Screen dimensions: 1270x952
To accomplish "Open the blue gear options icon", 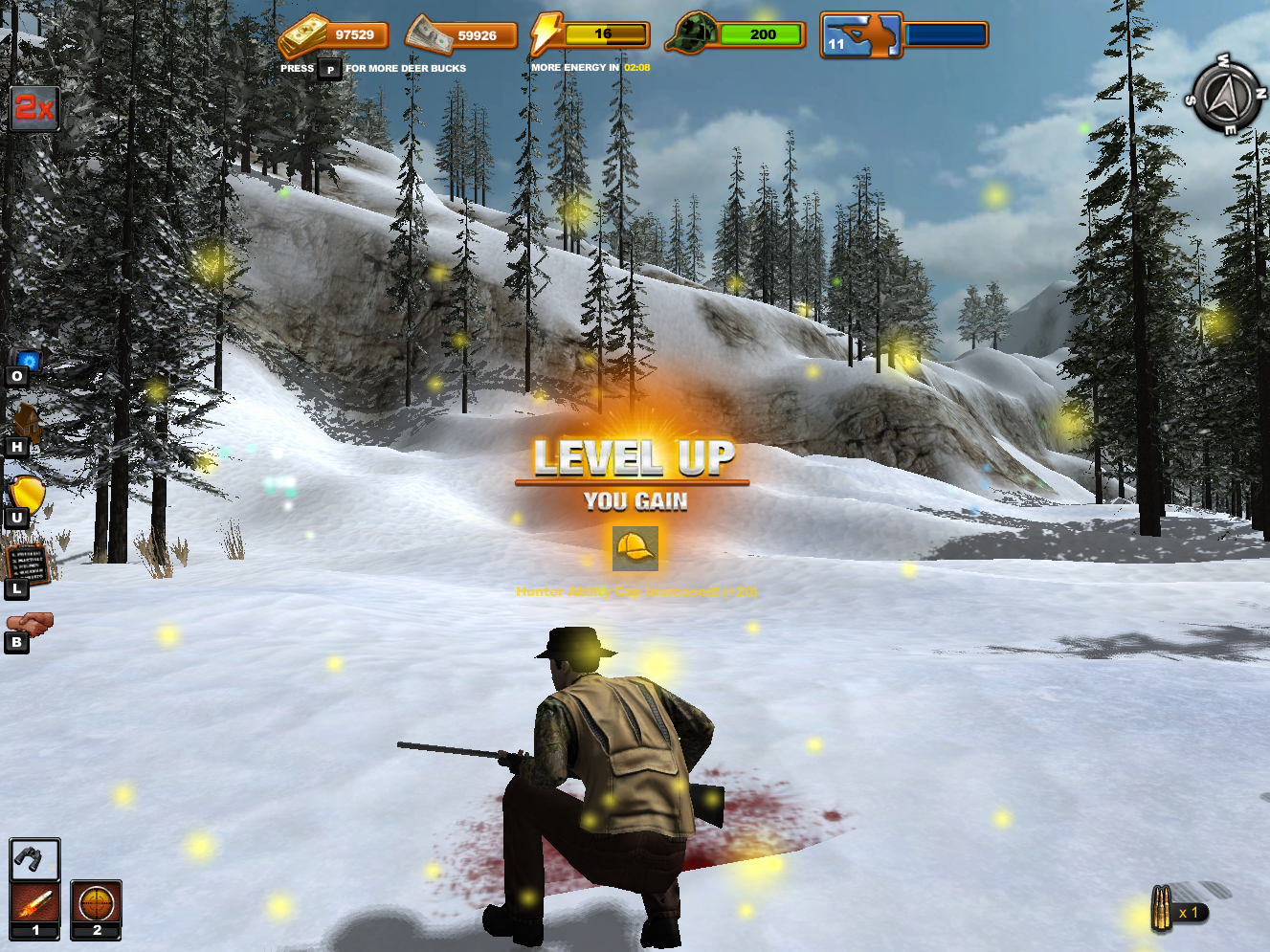I will 28,362.
